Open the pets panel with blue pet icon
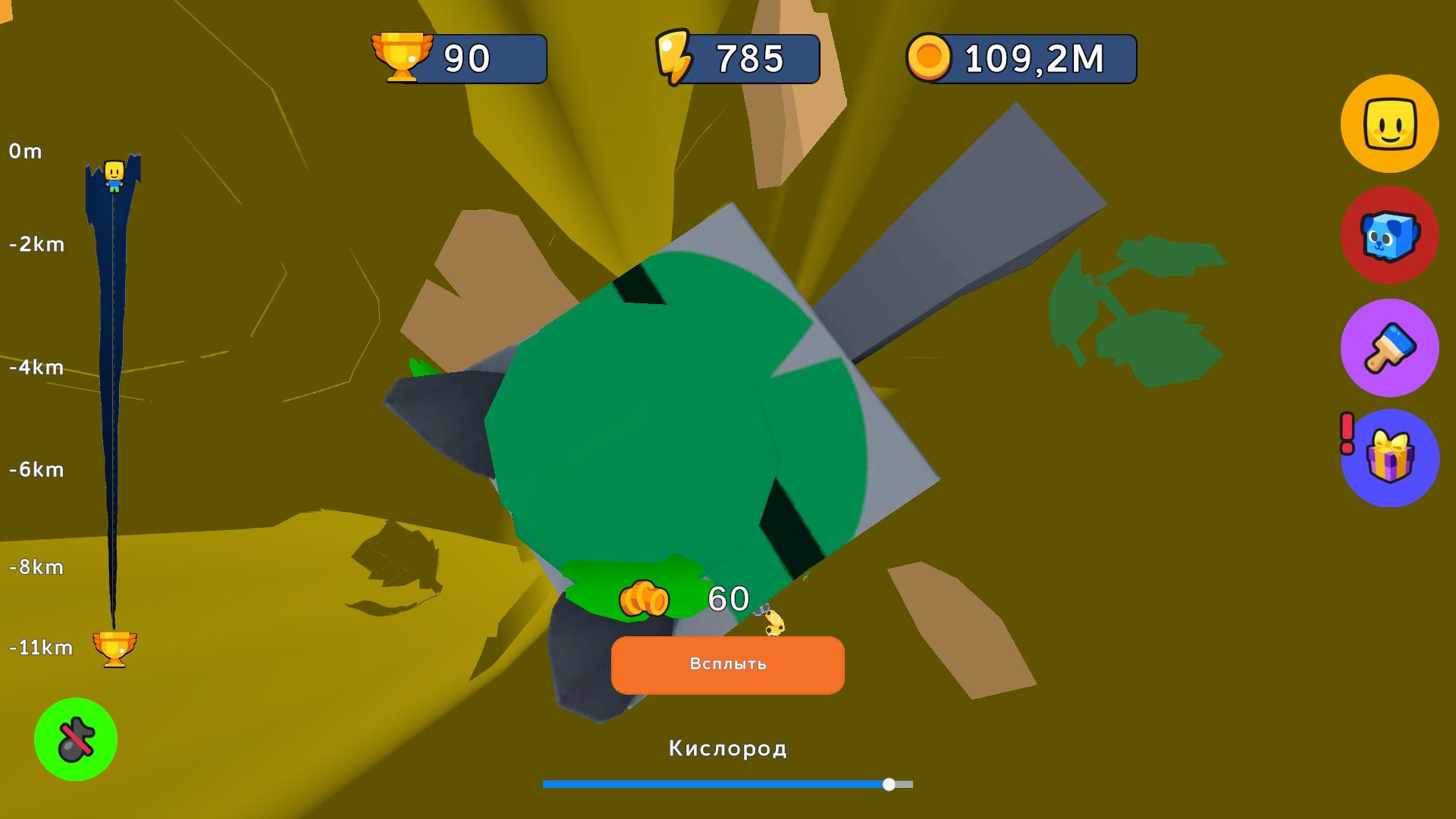The image size is (1456, 819). click(1390, 237)
